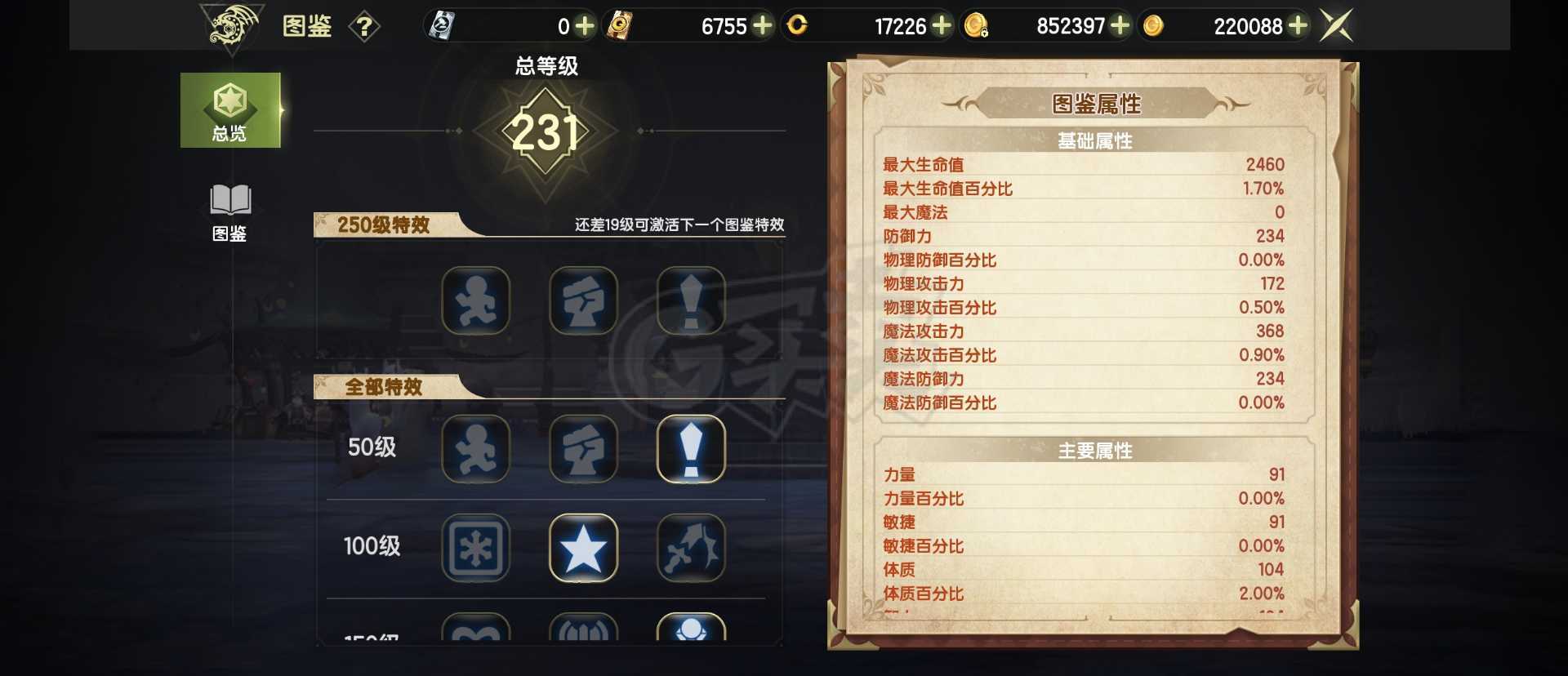The width and height of the screenshot is (1568, 676).
Task: Select the snowflake effect icon at 100级
Action: pos(476,549)
